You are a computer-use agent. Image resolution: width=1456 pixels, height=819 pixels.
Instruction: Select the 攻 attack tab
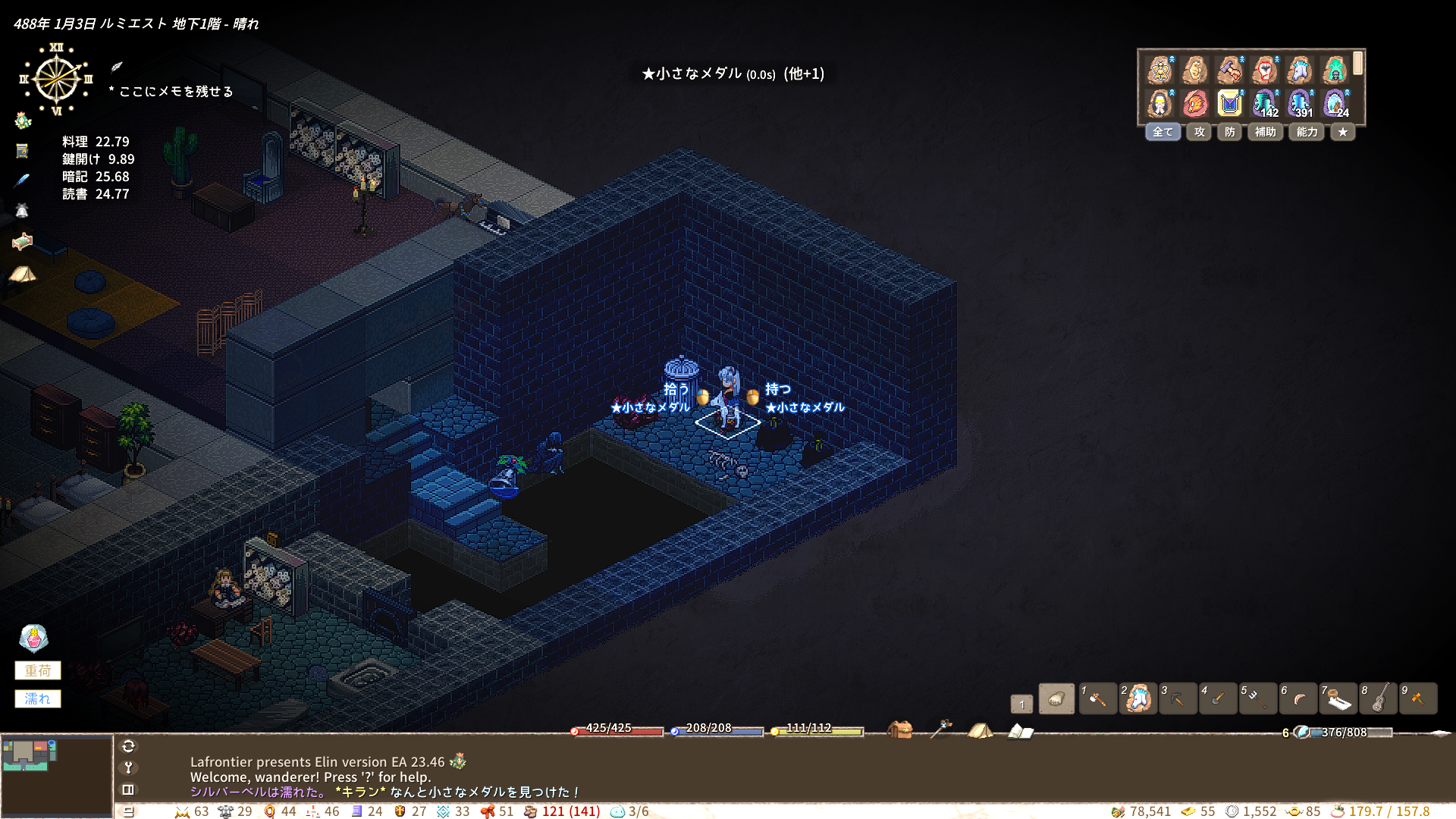(x=1199, y=132)
